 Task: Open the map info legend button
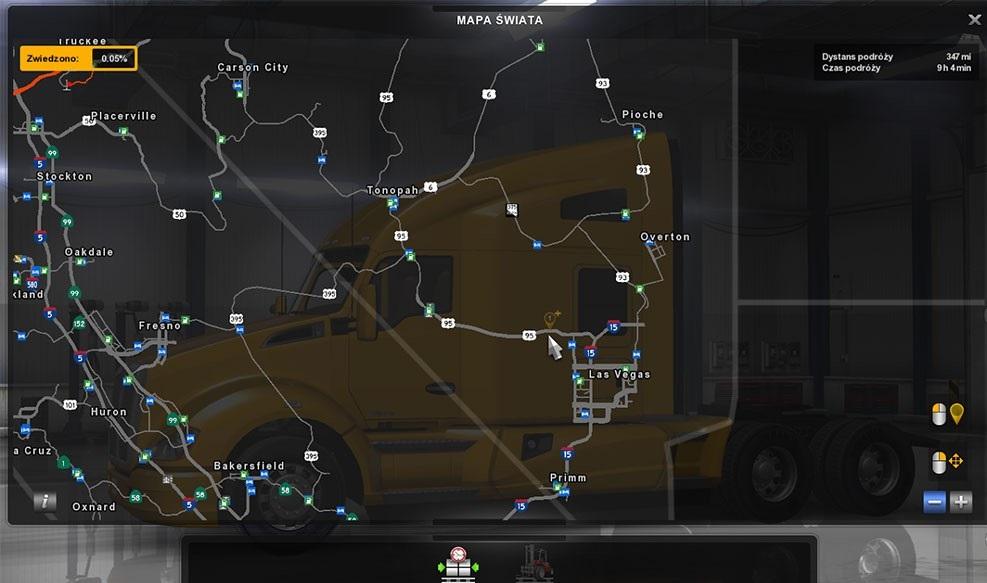[44, 502]
